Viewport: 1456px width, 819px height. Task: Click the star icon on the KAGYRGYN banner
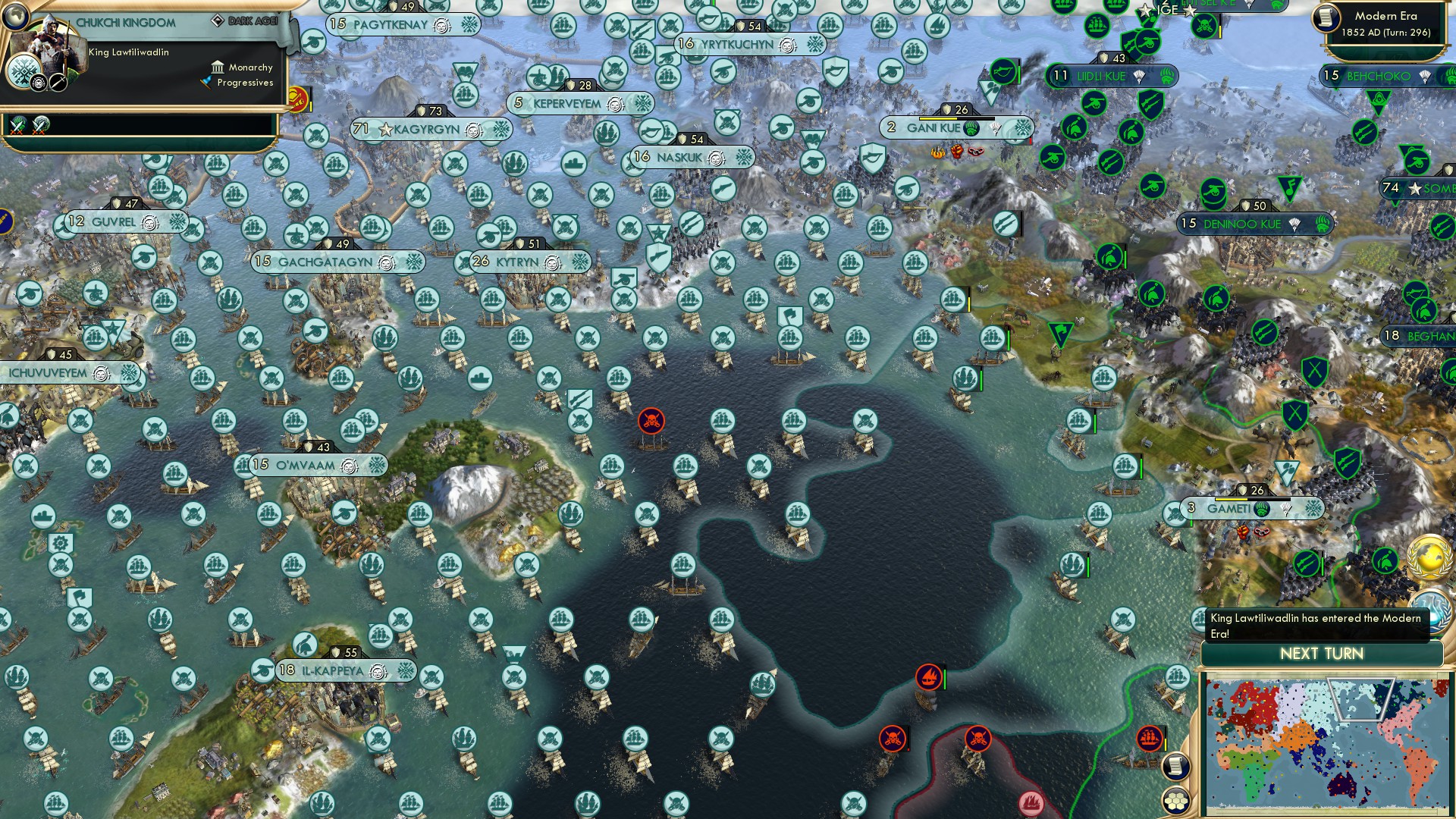[x=387, y=130]
